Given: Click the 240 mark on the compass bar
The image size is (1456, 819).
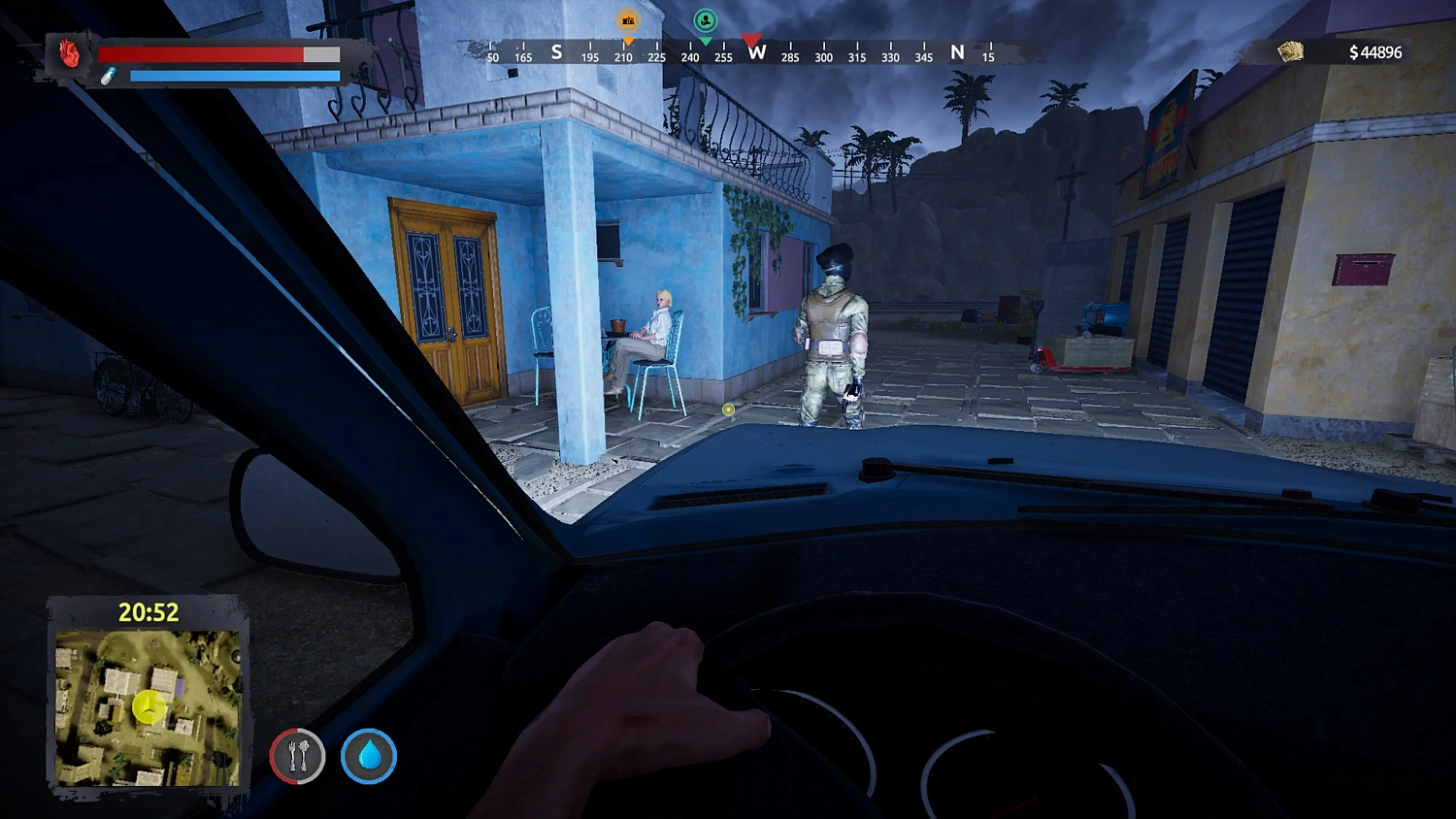Looking at the screenshot, I should 689,57.
